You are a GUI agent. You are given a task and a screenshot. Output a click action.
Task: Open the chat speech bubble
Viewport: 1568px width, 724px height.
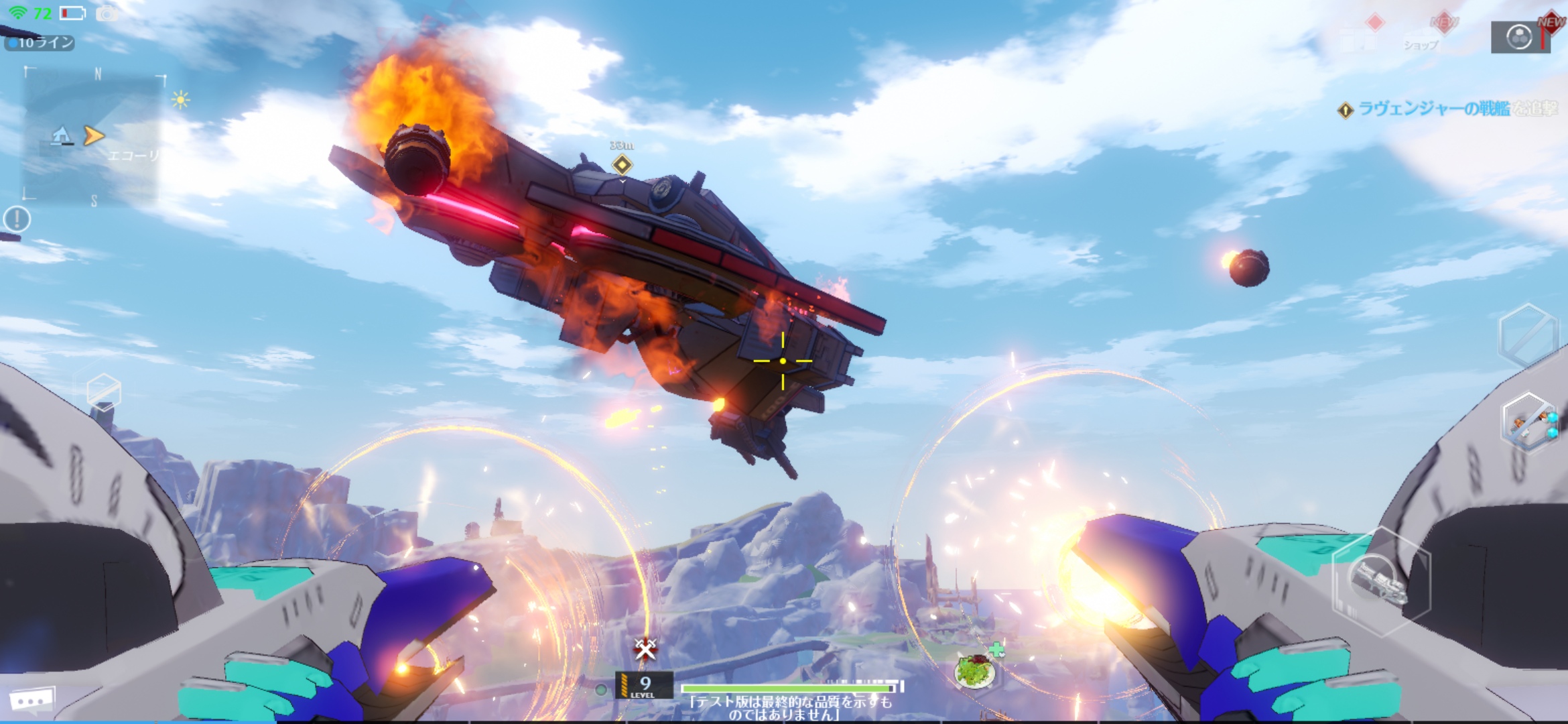coord(31,700)
